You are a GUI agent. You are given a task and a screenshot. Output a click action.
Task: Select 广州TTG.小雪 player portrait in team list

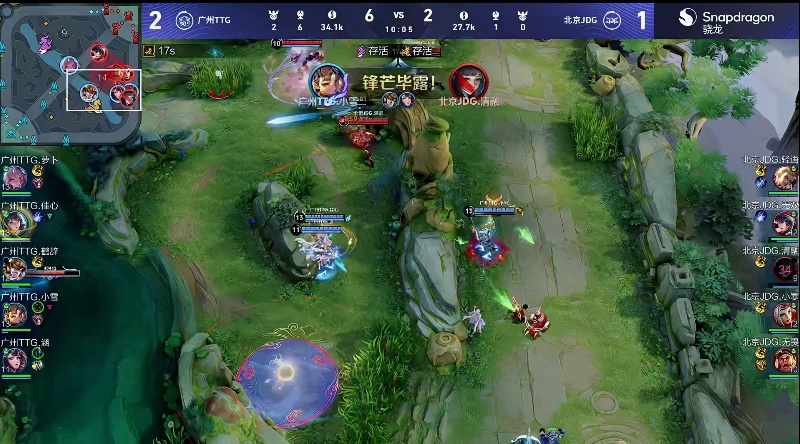pyautogui.click(x=14, y=313)
